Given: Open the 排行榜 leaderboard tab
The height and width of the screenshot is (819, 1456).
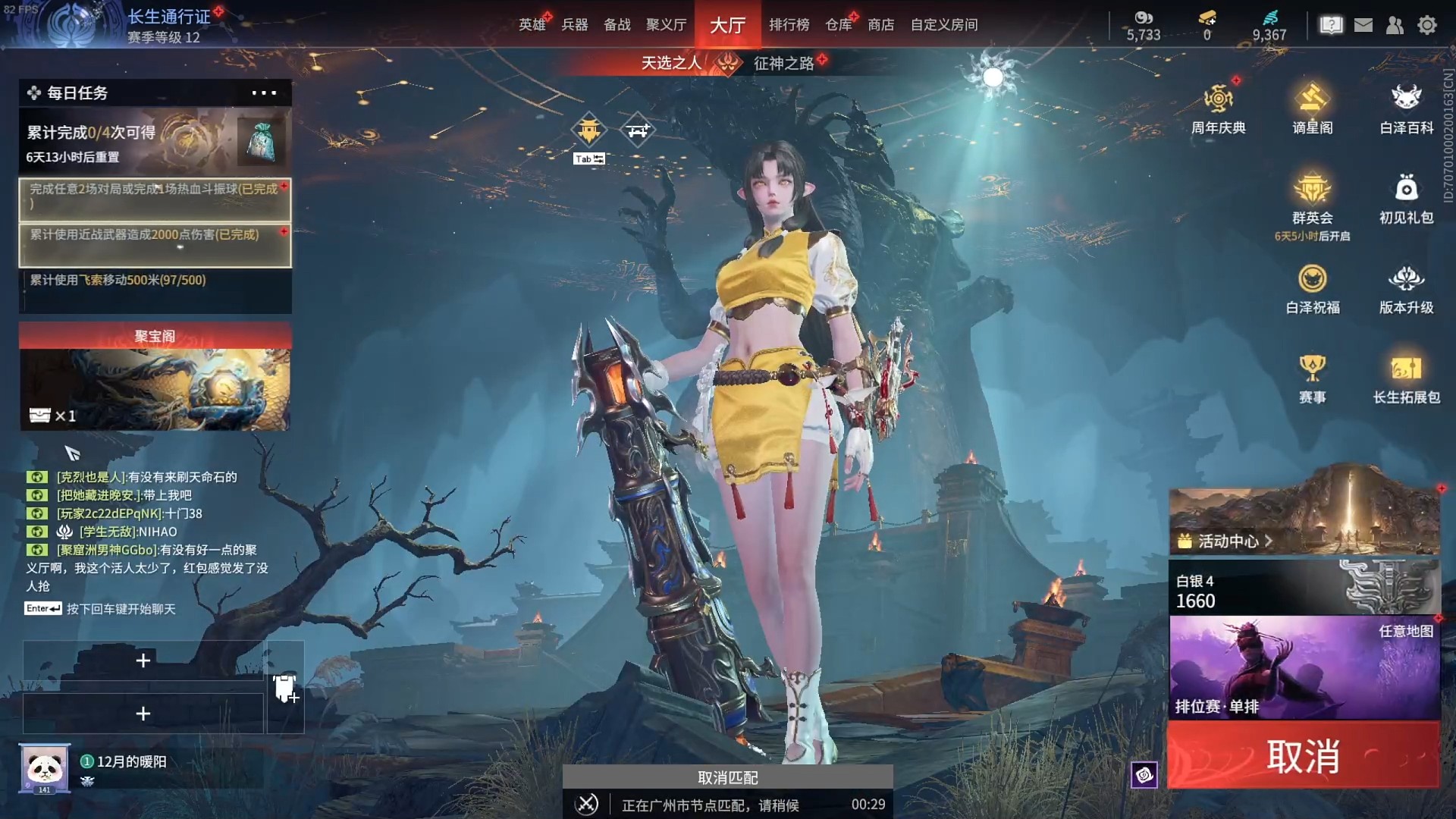Looking at the screenshot, I should [x=789, y=25].
